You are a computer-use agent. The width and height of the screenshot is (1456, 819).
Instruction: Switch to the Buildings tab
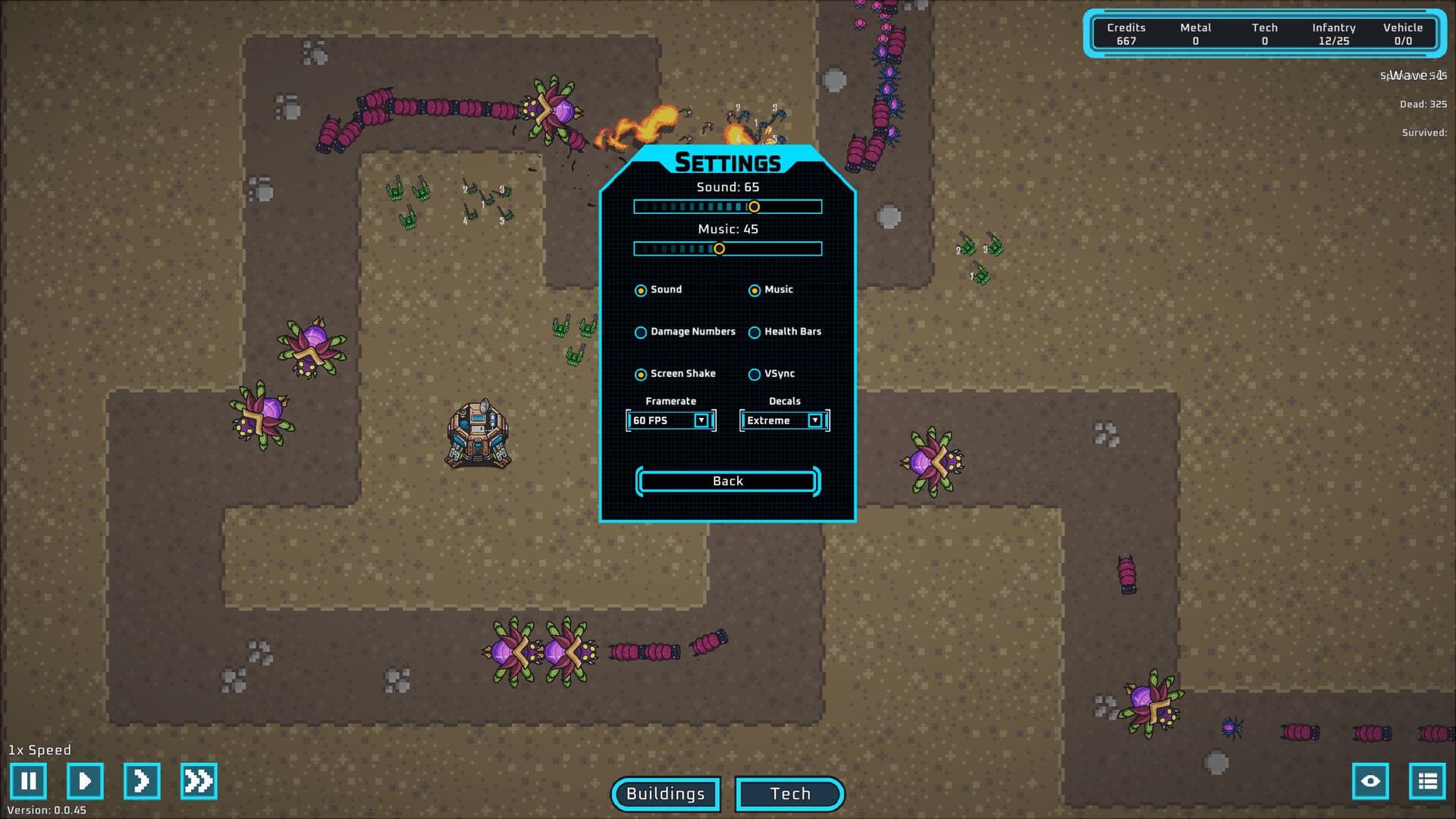point(664,794)
